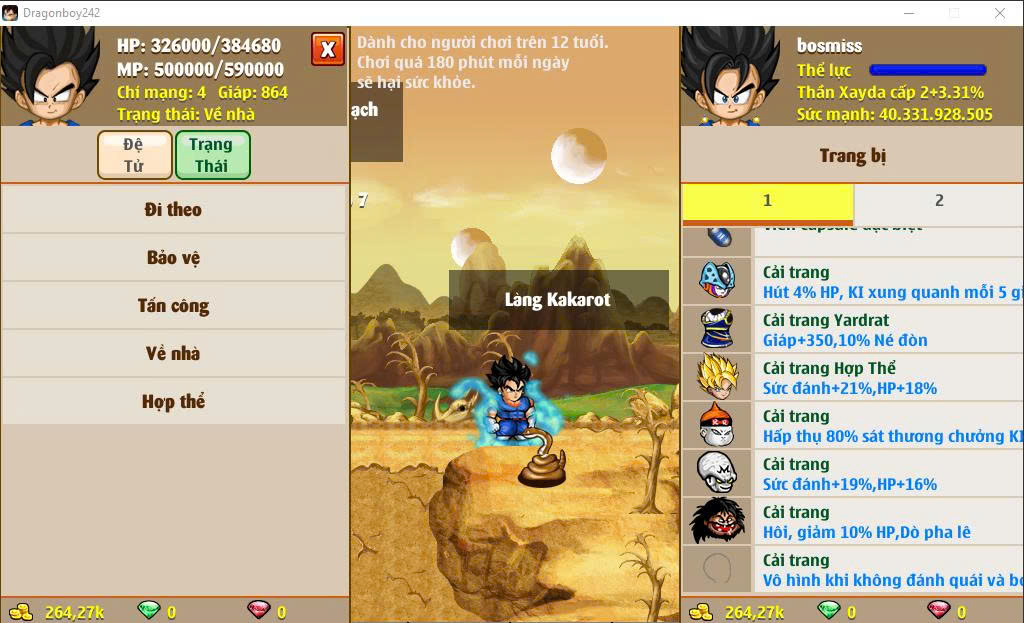Open equipment tab 2
This screenshot has height=623, width=1024.
[938, 201]
